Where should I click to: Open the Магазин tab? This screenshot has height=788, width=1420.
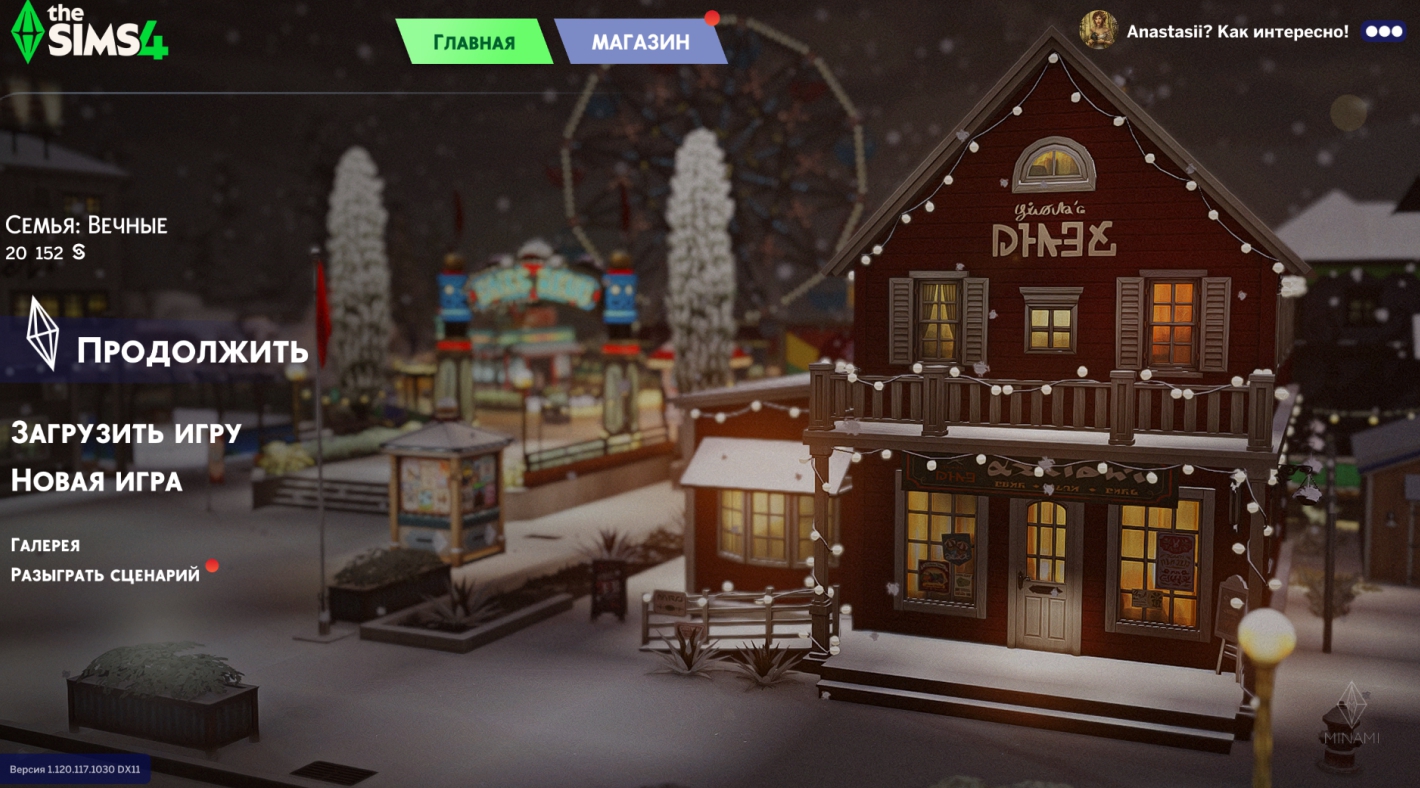pos(640,42)
